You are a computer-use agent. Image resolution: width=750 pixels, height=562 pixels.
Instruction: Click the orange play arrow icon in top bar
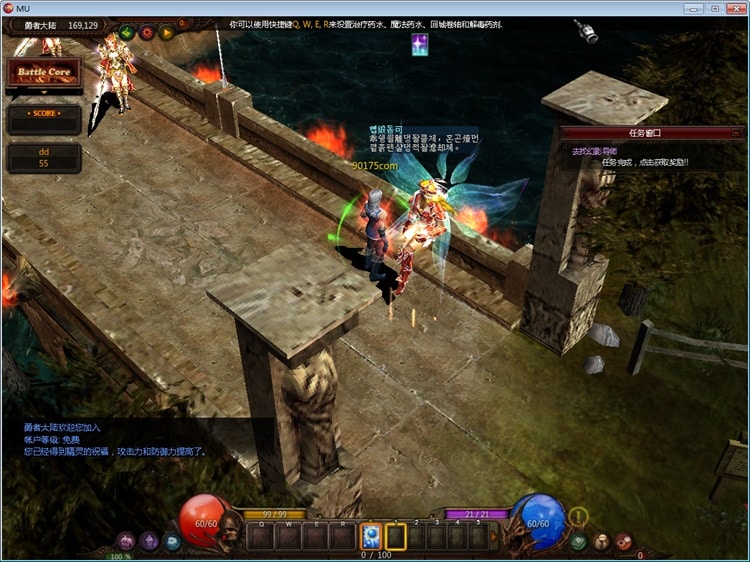click(167, 32)
